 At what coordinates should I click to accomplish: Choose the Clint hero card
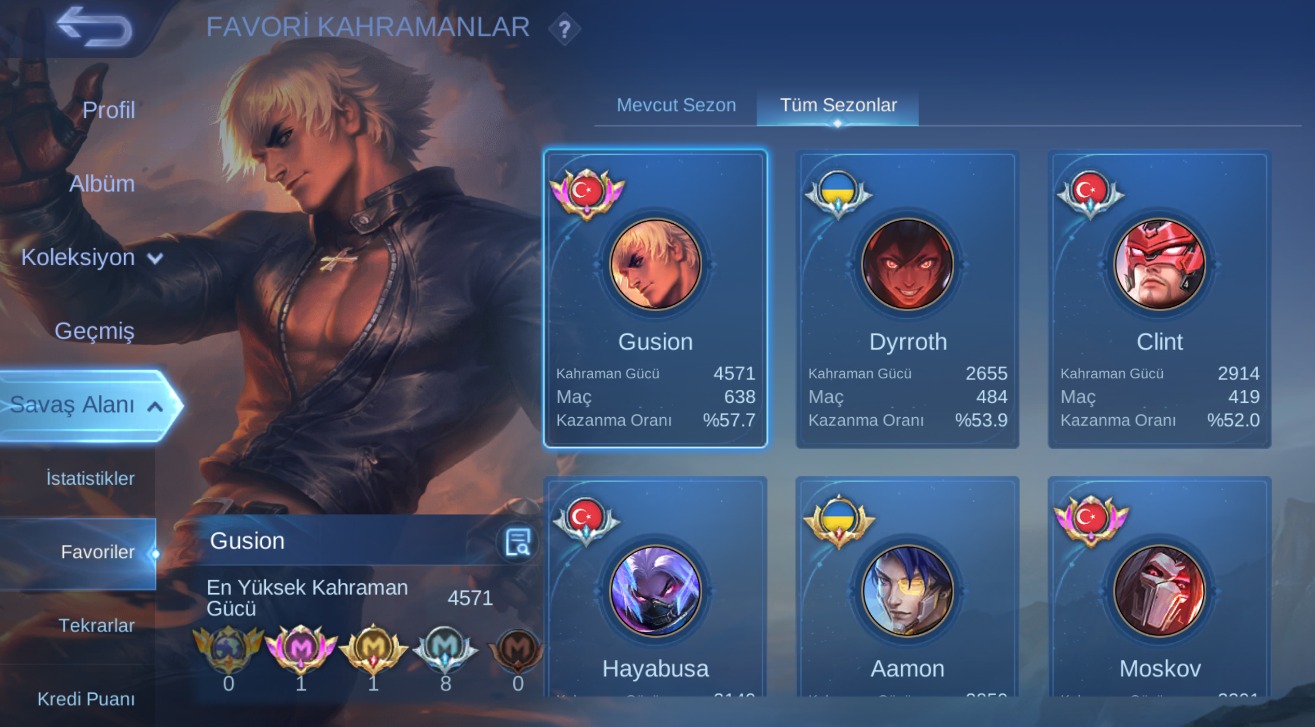click(1159, 298)
